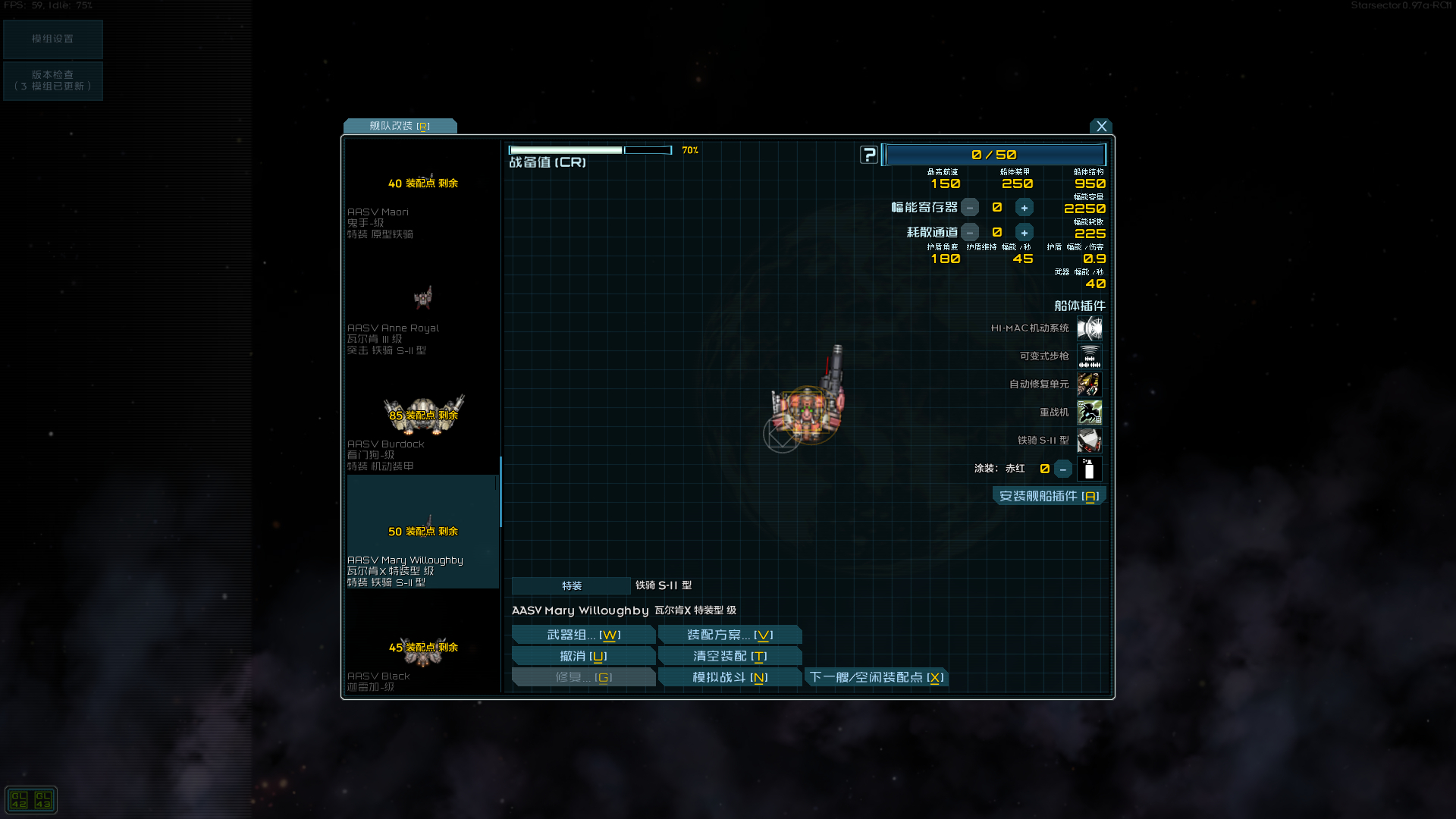The image size is (1456, 819).
Task: Increase 幅能寄存器 with the plus button
Action: click(x=1025, y=207)
